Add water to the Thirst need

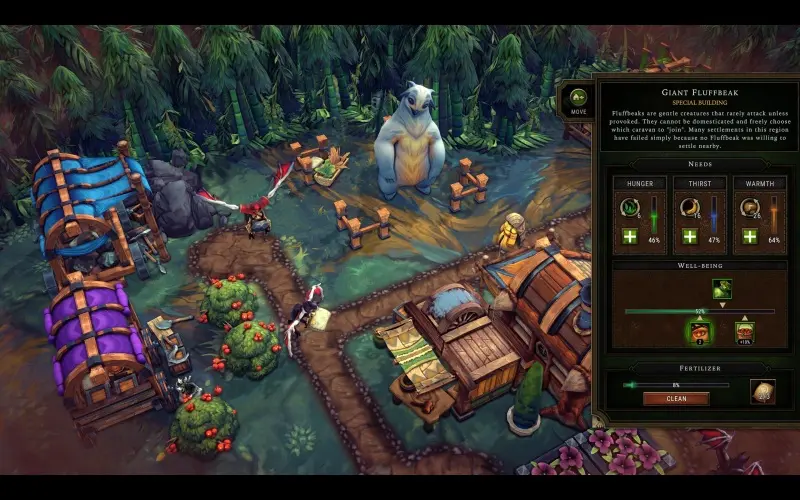point(689,236)
